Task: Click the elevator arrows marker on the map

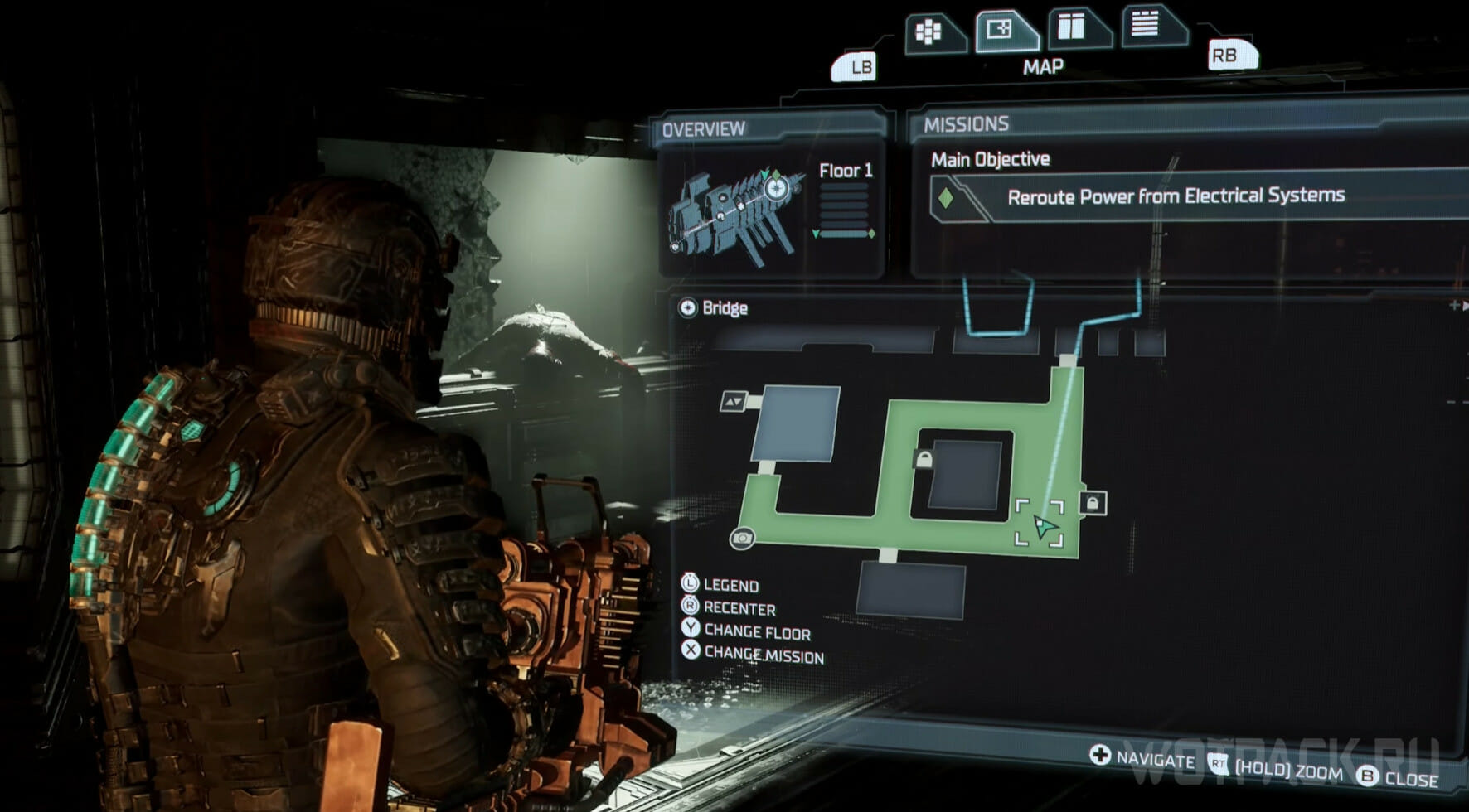Action: pyautogui.click(x=734, y=402)
